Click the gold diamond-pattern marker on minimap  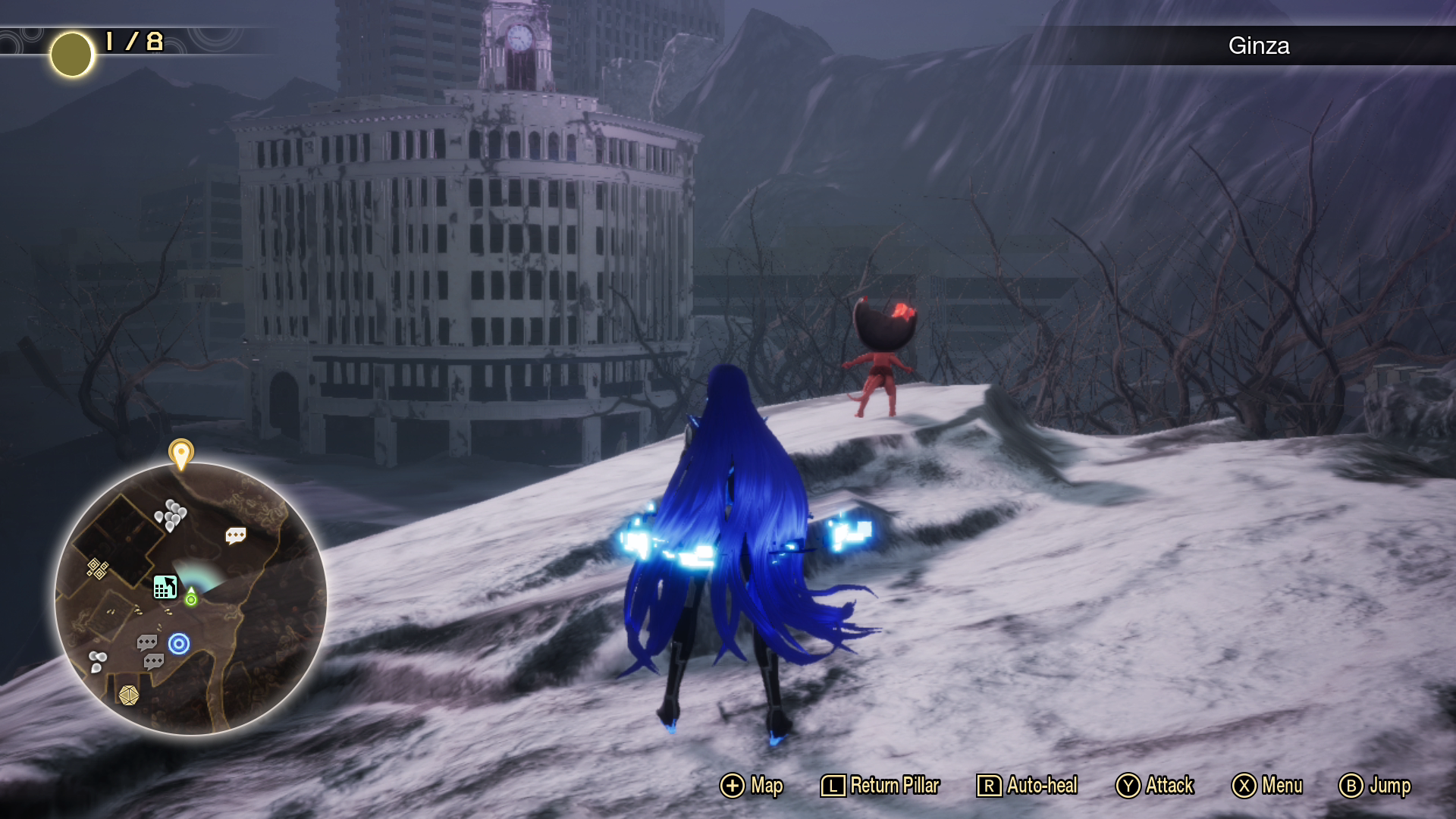(97, 568)
